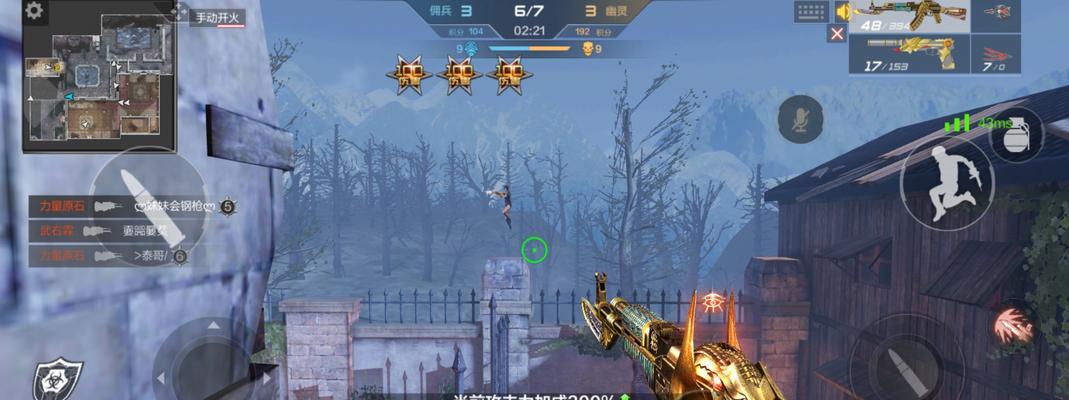Viewport: 1069px width, 400px height.
Task: Open the settings gear icon
Action: point(34,11)
